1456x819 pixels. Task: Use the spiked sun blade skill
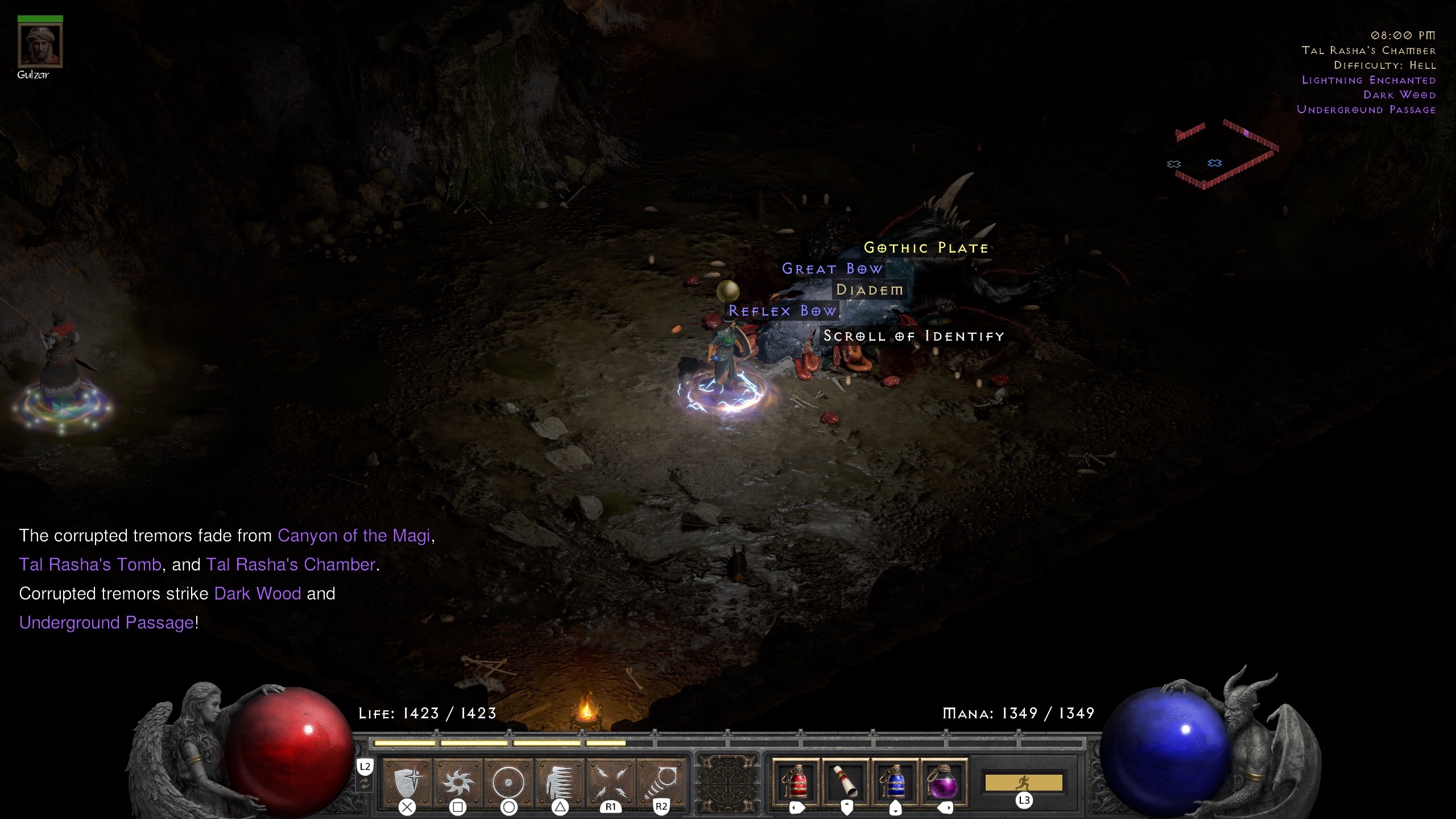pos(458,781)
